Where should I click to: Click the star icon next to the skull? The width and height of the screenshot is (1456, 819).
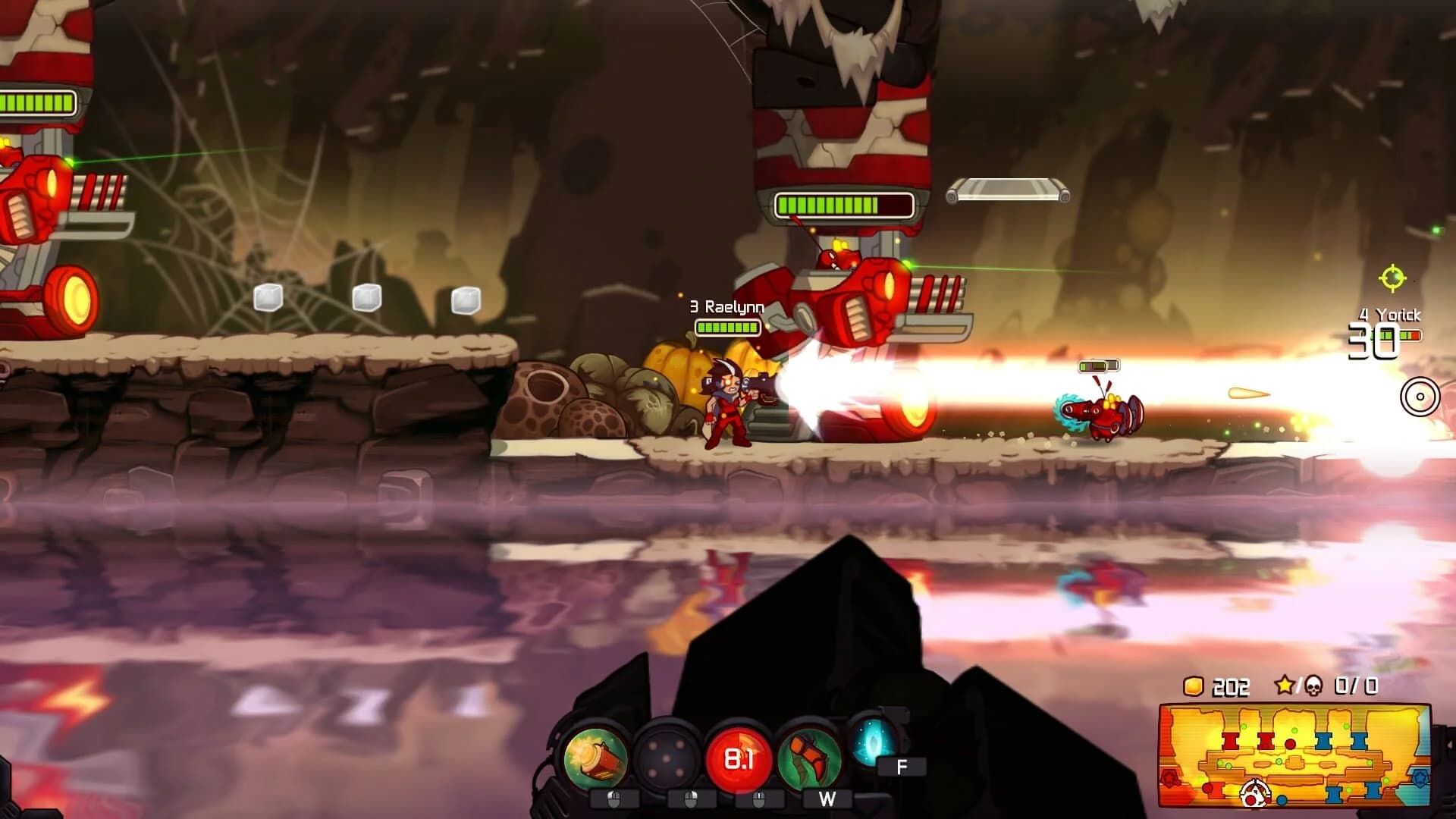(x=1285, y=686)
